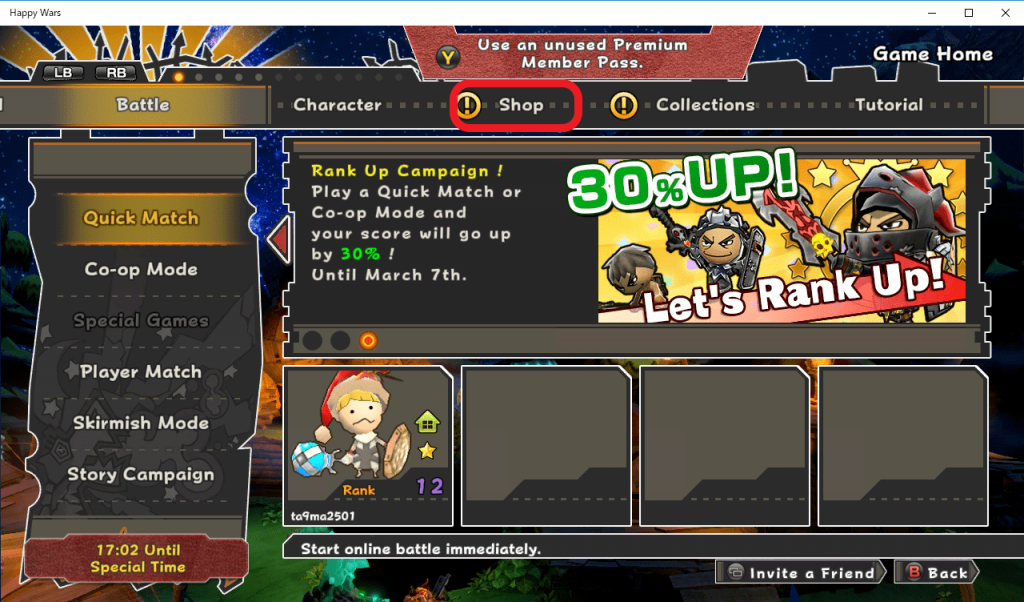Open the Character tab
1024x602 pixels.
(x=337, y=105)
